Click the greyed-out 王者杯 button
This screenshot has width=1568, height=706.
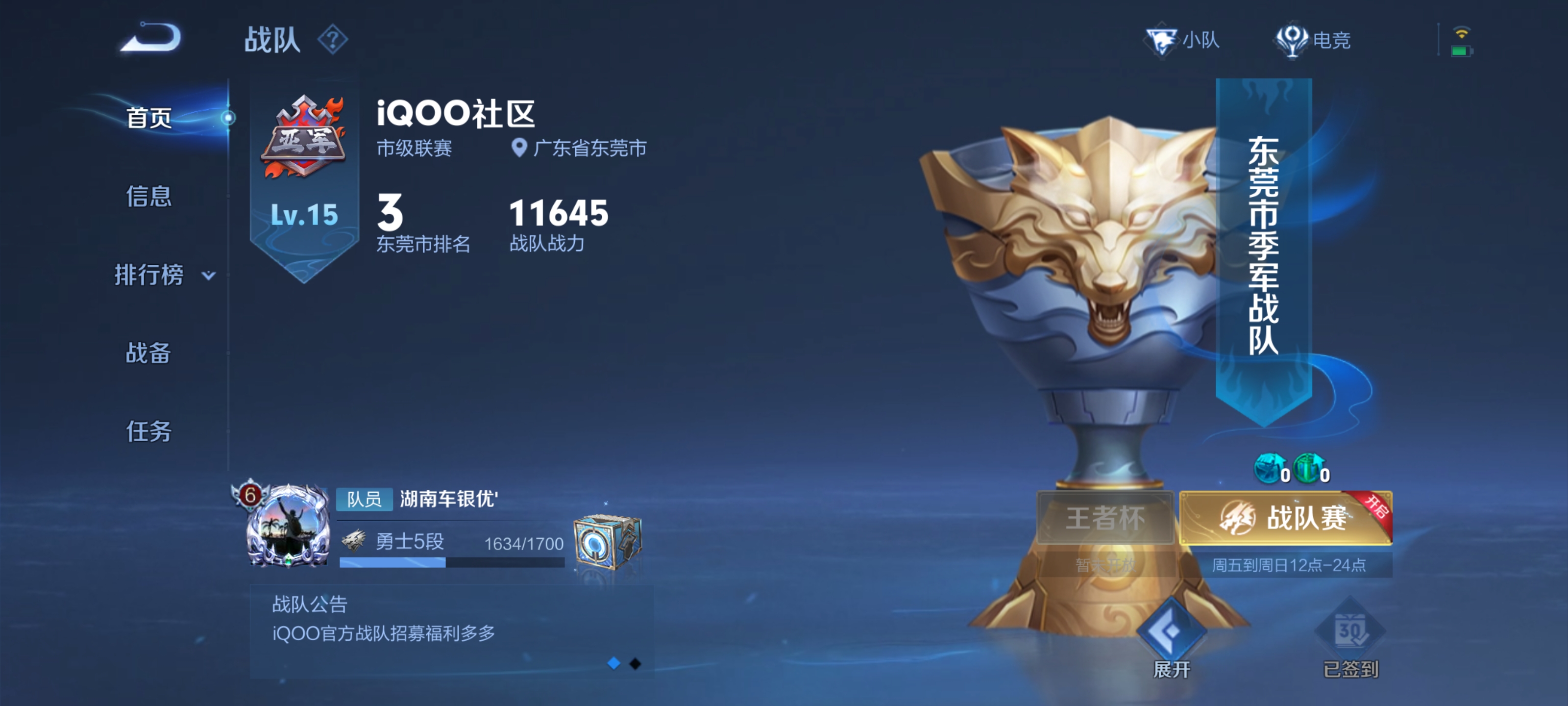pyautogui.click(x=1105, y=518)
